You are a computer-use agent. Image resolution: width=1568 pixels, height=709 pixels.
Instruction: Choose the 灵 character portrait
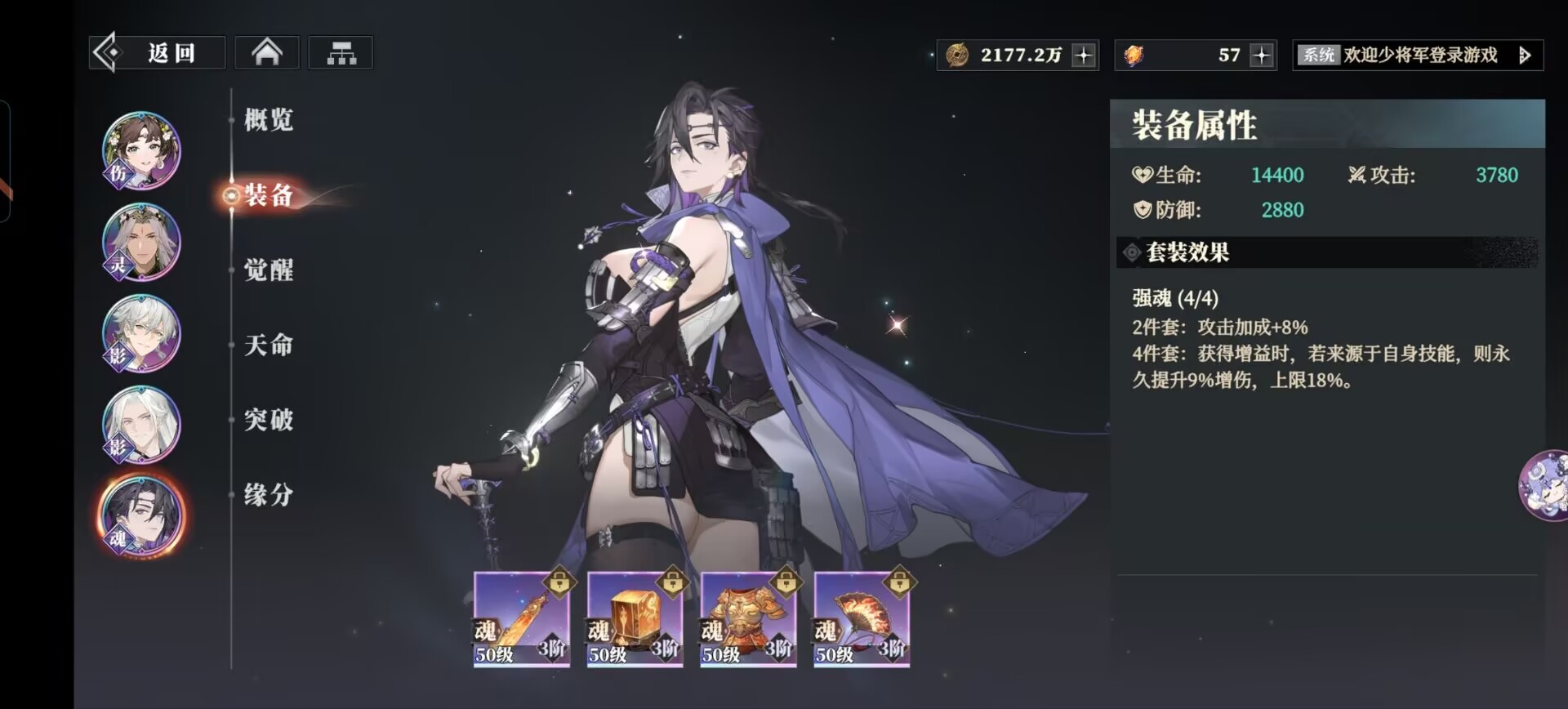click(141, 243)
